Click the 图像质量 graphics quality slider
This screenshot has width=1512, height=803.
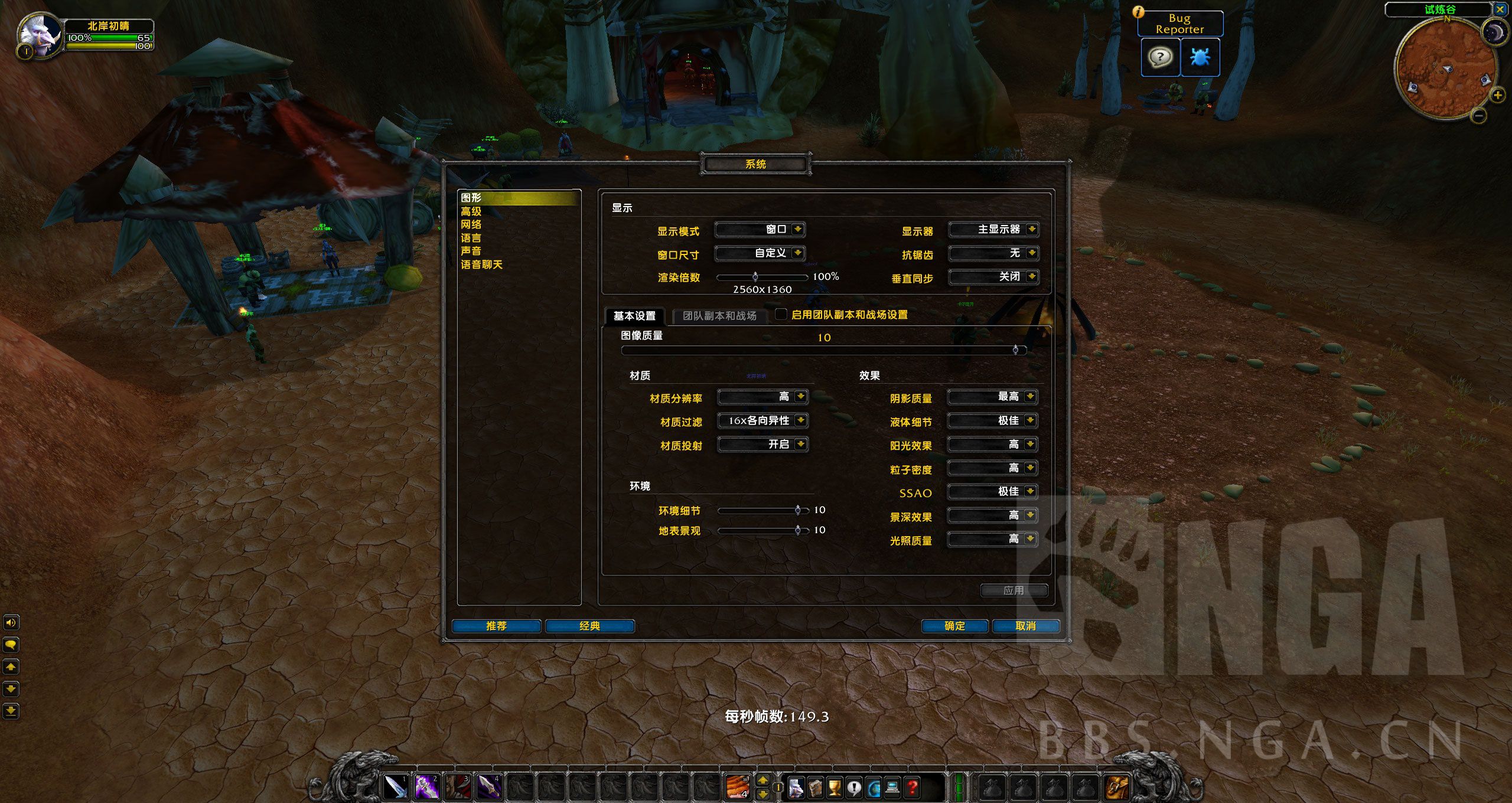[823, 350]
